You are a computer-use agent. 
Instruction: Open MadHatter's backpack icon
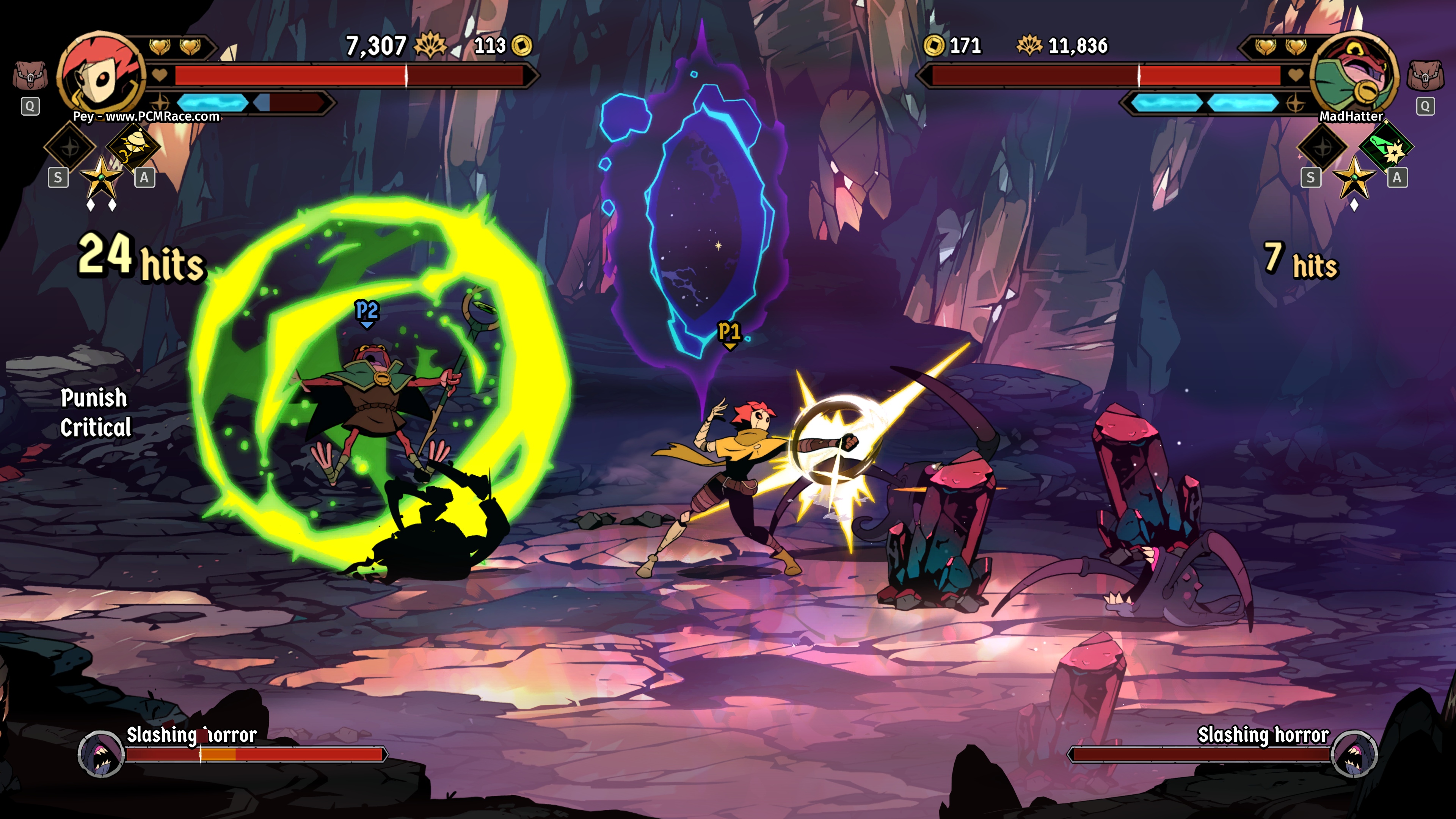tap(1425, 75)
